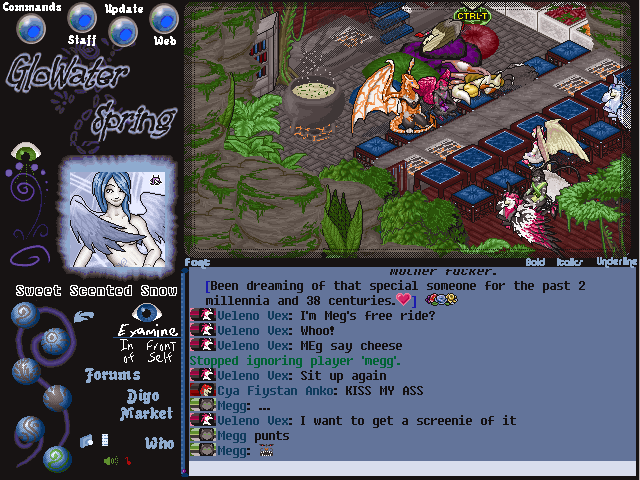Show the Who player list
Image resolution: width=640 pixels, height=480 pixels.
(159, 443)
